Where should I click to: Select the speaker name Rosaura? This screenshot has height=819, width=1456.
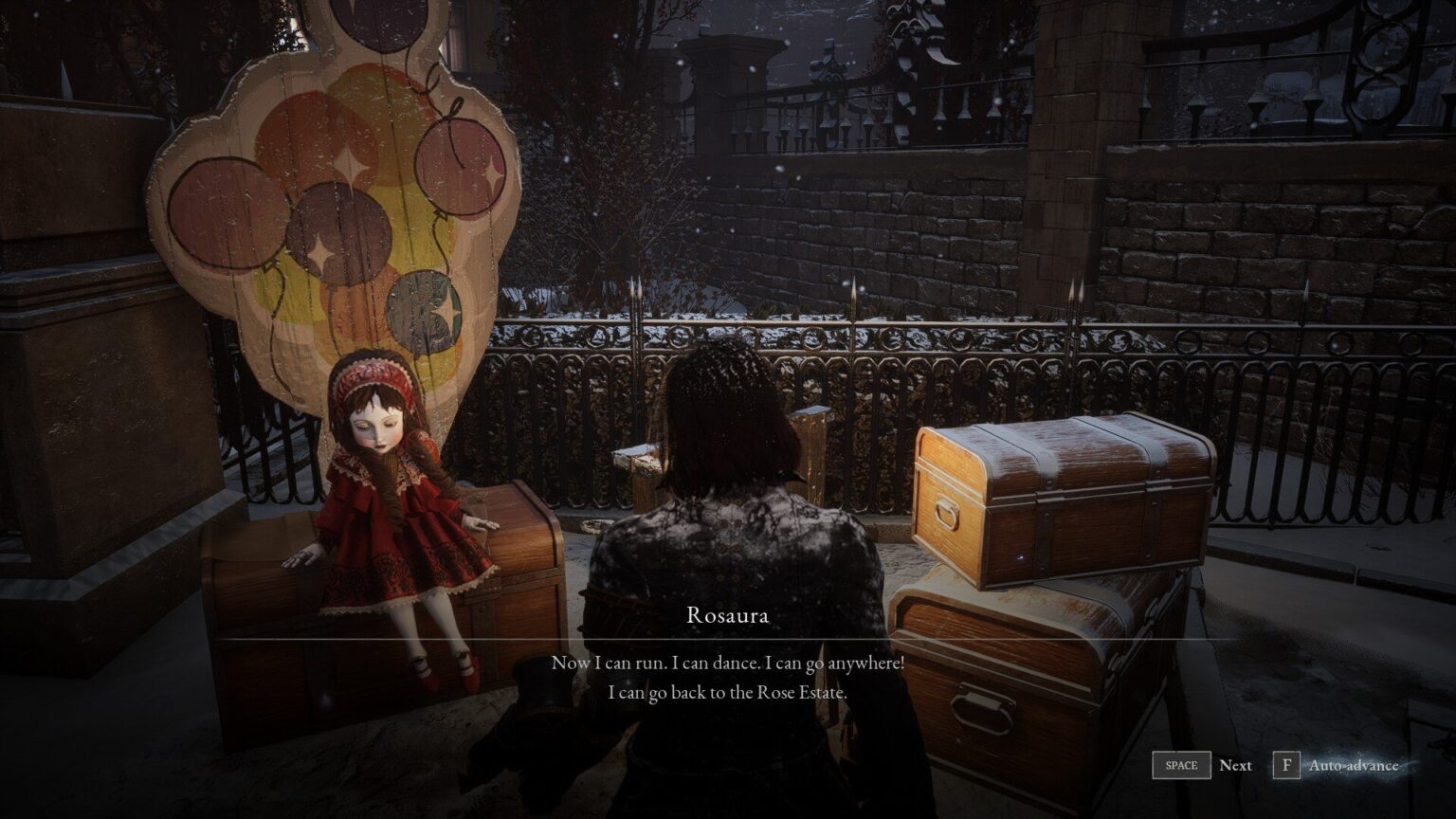[x=725, y=615]
